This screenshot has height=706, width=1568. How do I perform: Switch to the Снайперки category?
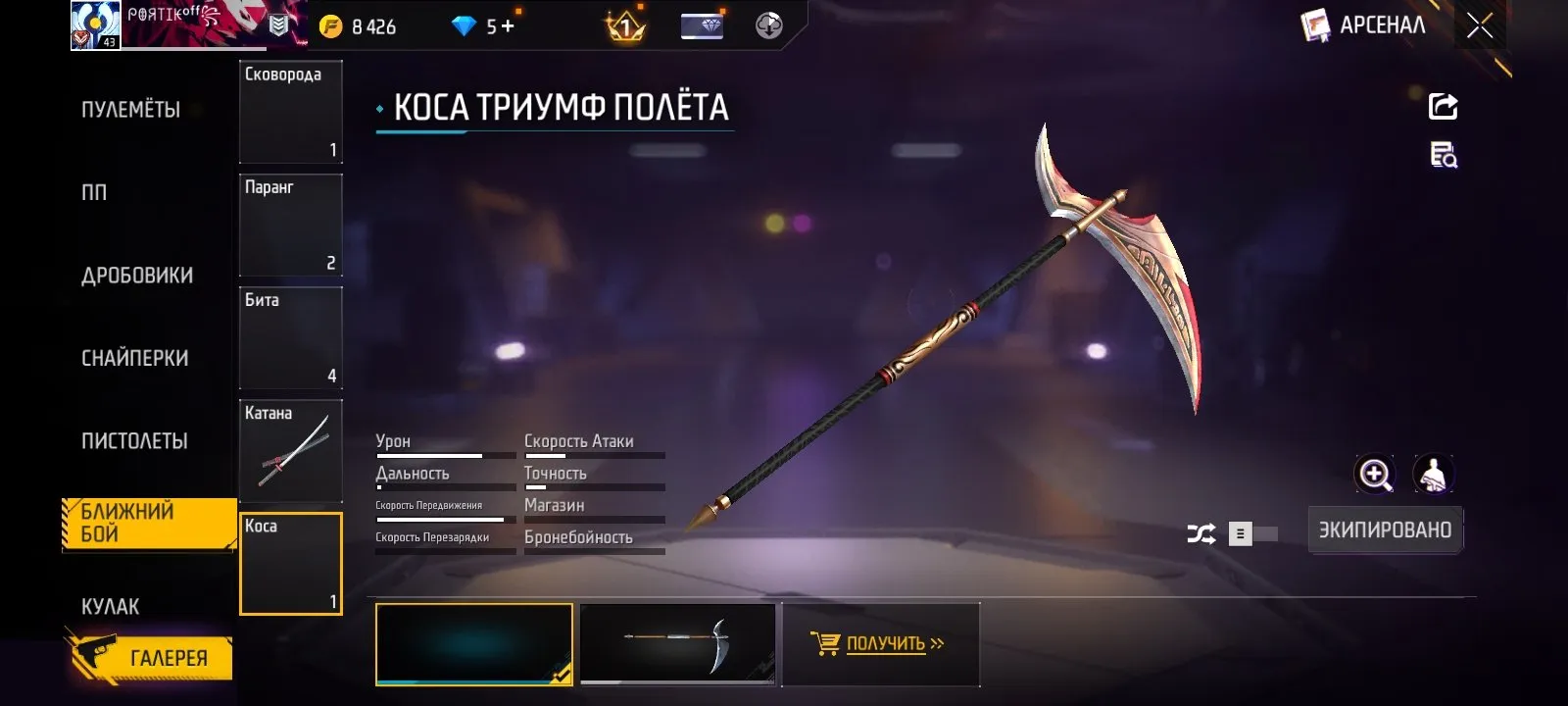click(x=134, y=358)
